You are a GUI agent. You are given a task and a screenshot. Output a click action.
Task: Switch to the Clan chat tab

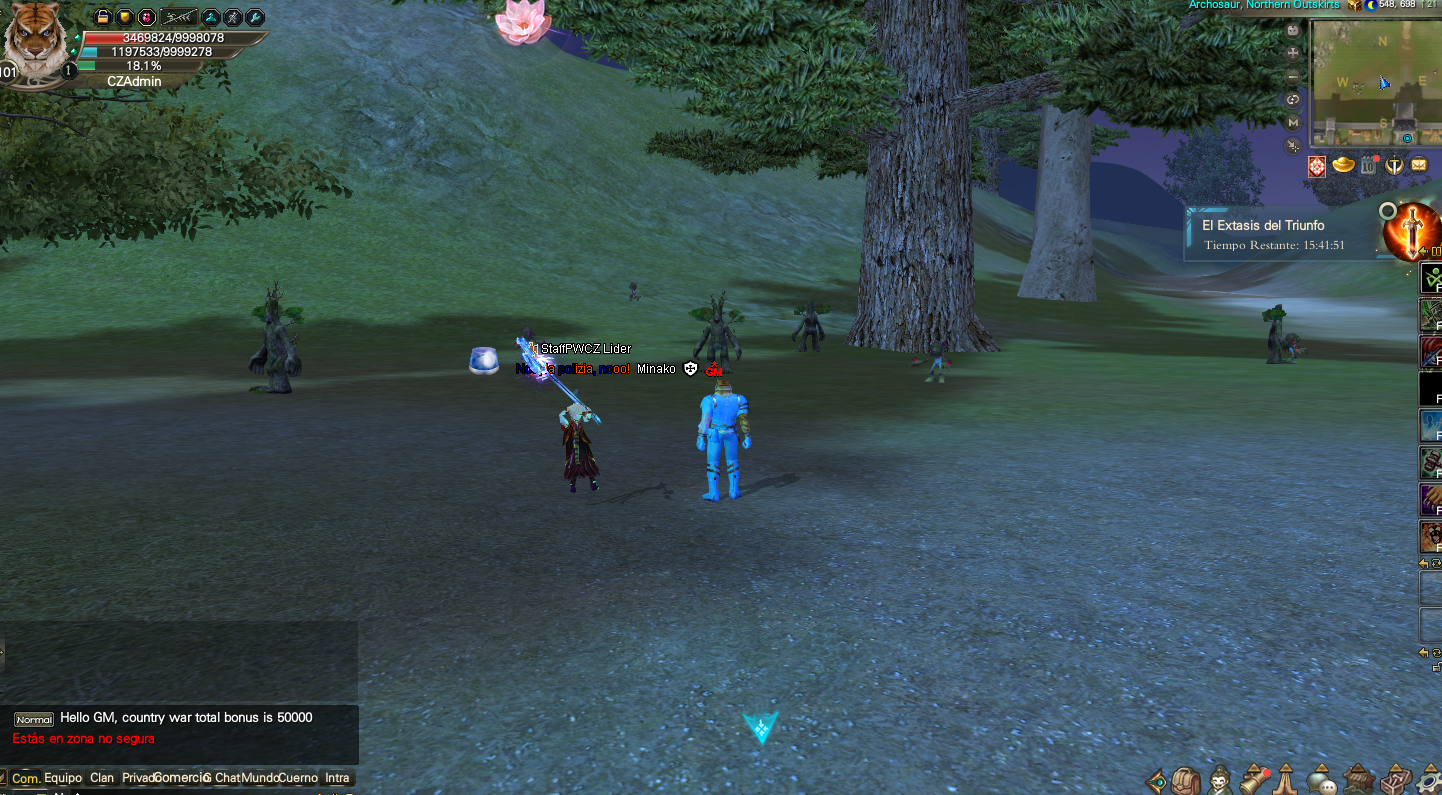(102, 778)
